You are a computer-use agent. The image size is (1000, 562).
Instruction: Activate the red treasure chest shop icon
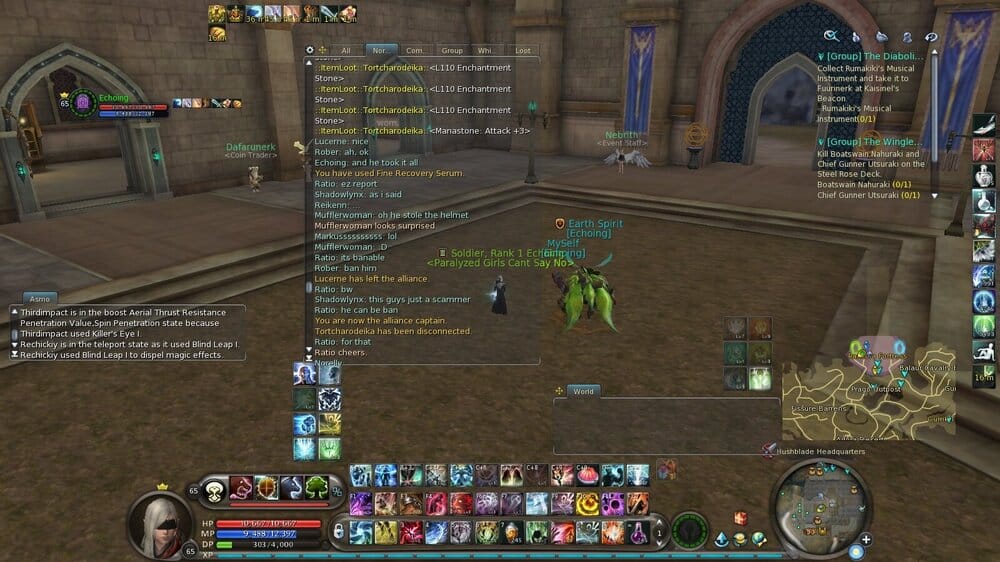coord(741,518)
